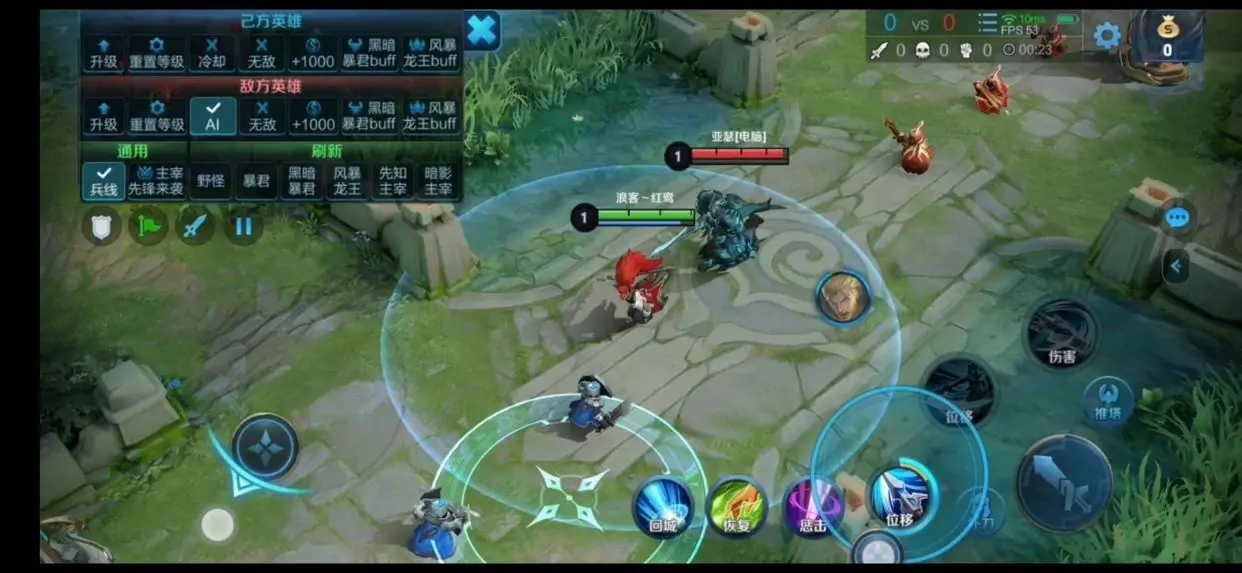Cast the 惩击 smite spell
This screenshot has height=573, width=1242.
coord(811,507)
